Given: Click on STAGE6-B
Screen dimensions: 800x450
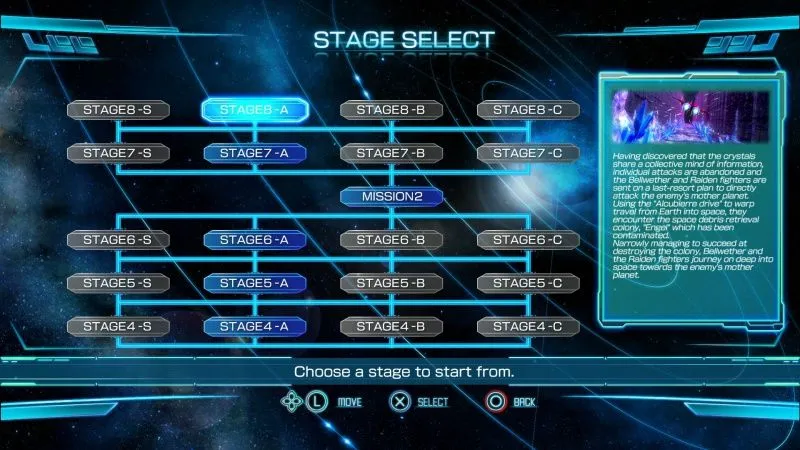Looking at the screenshot, I should click(x=391, y=239).
